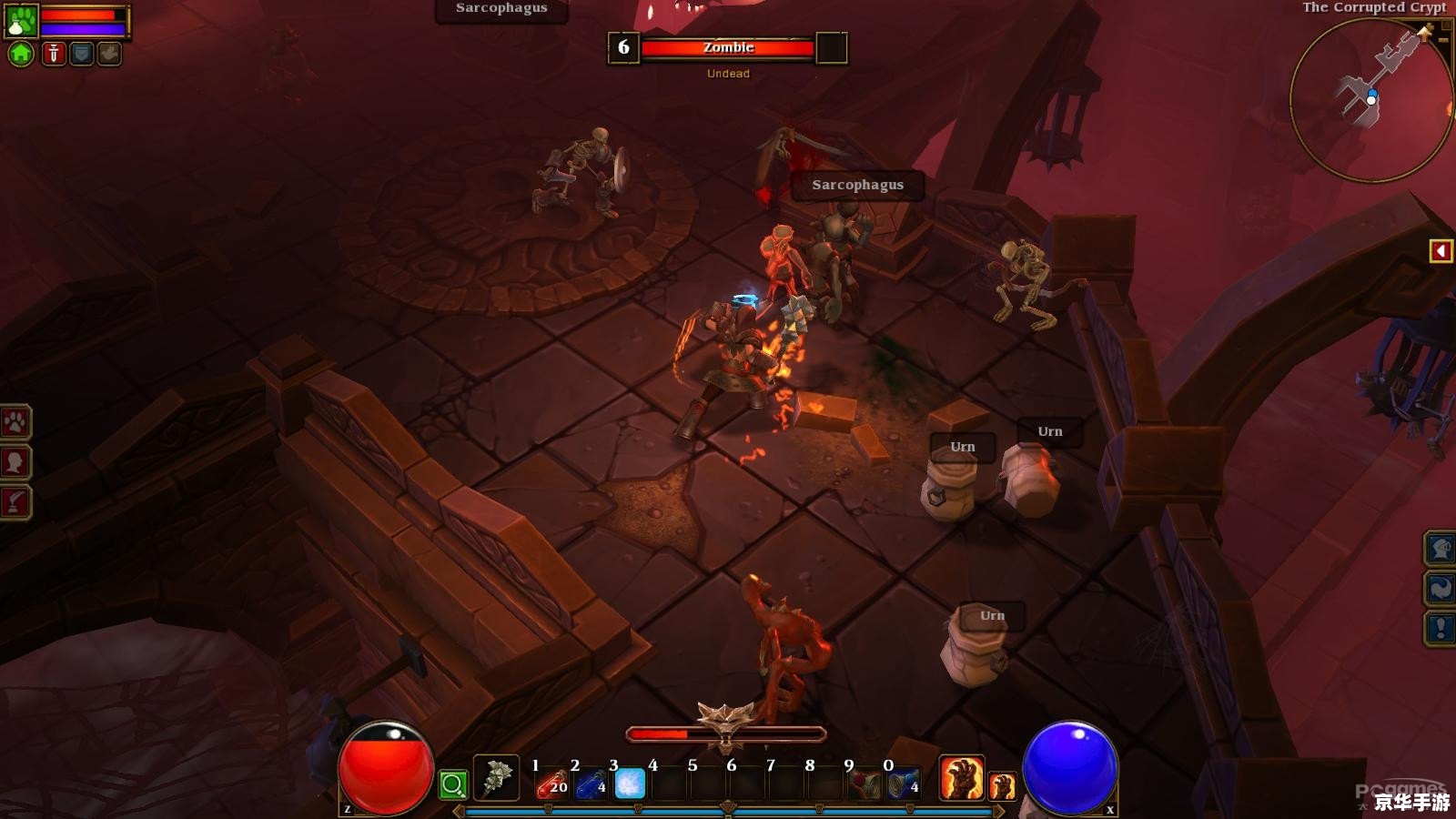The width and height of the screenshot is (1456, 819).
Task: Use the red health potion in slot 1
Action: [x=552, y=784]
